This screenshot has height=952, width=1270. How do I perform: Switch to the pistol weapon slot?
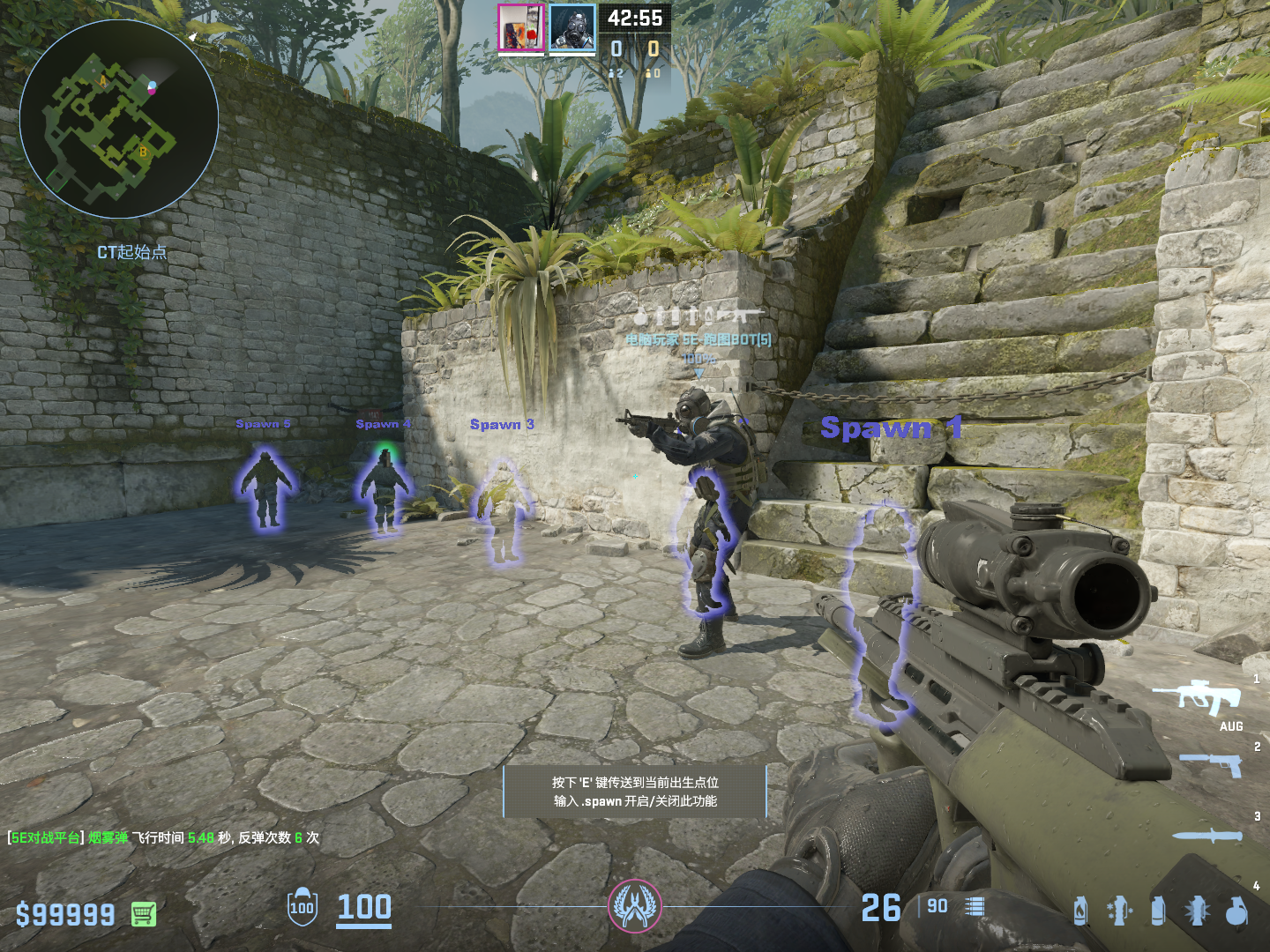(1213, 765)
